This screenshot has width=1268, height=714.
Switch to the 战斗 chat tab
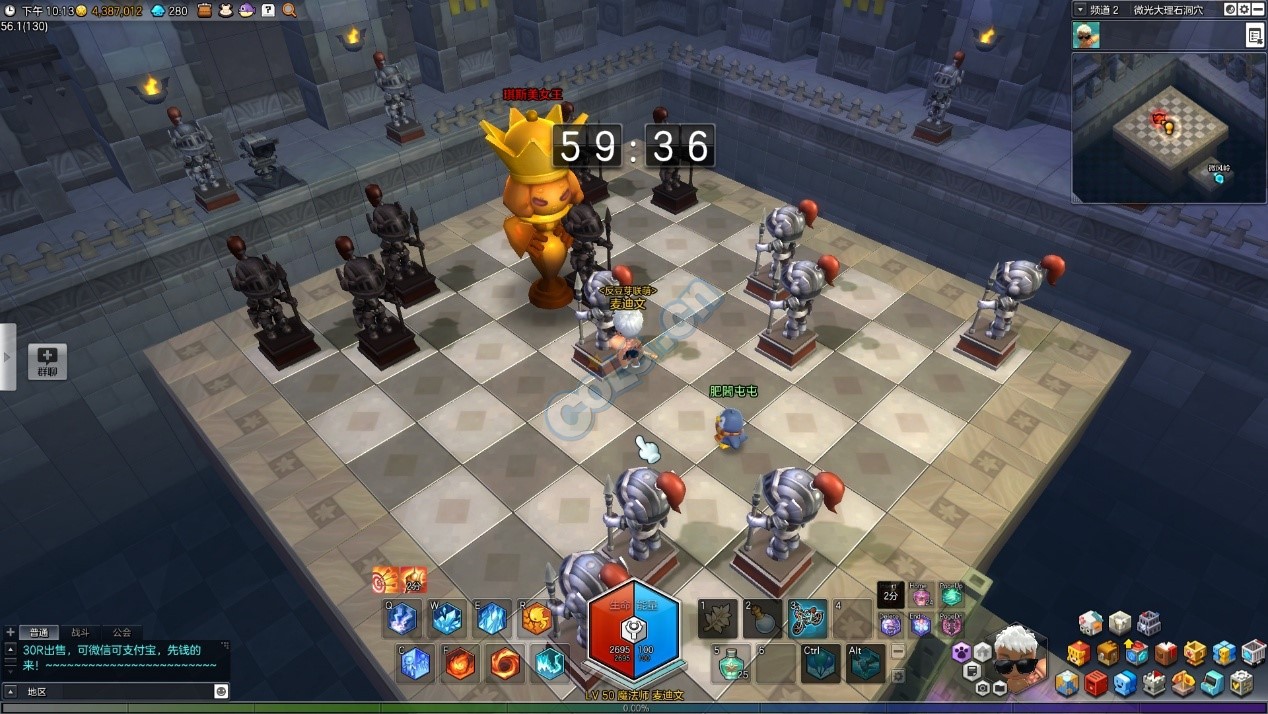pos(80,632)
